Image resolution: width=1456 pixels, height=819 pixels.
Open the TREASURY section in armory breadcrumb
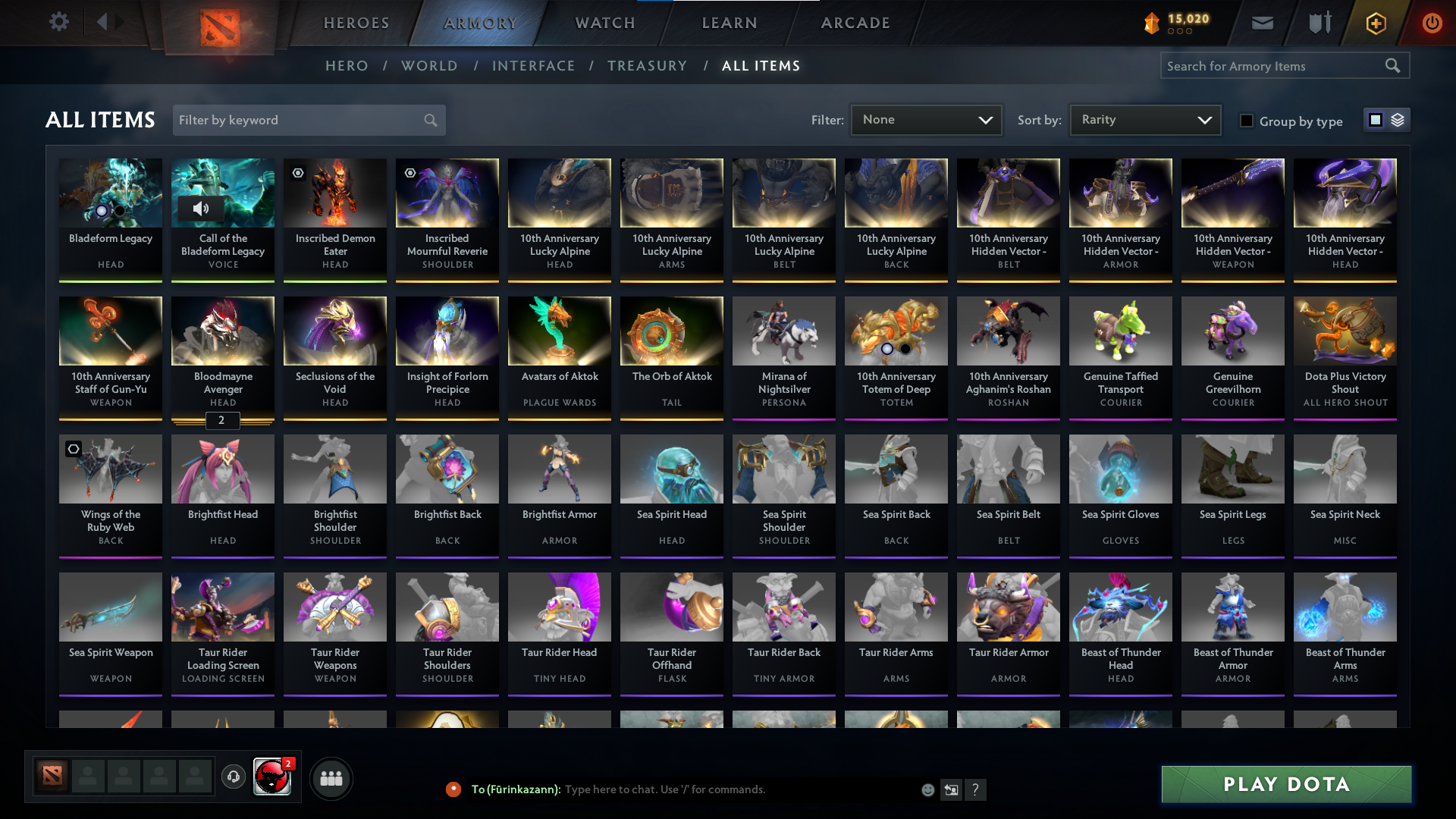point(647,66)
